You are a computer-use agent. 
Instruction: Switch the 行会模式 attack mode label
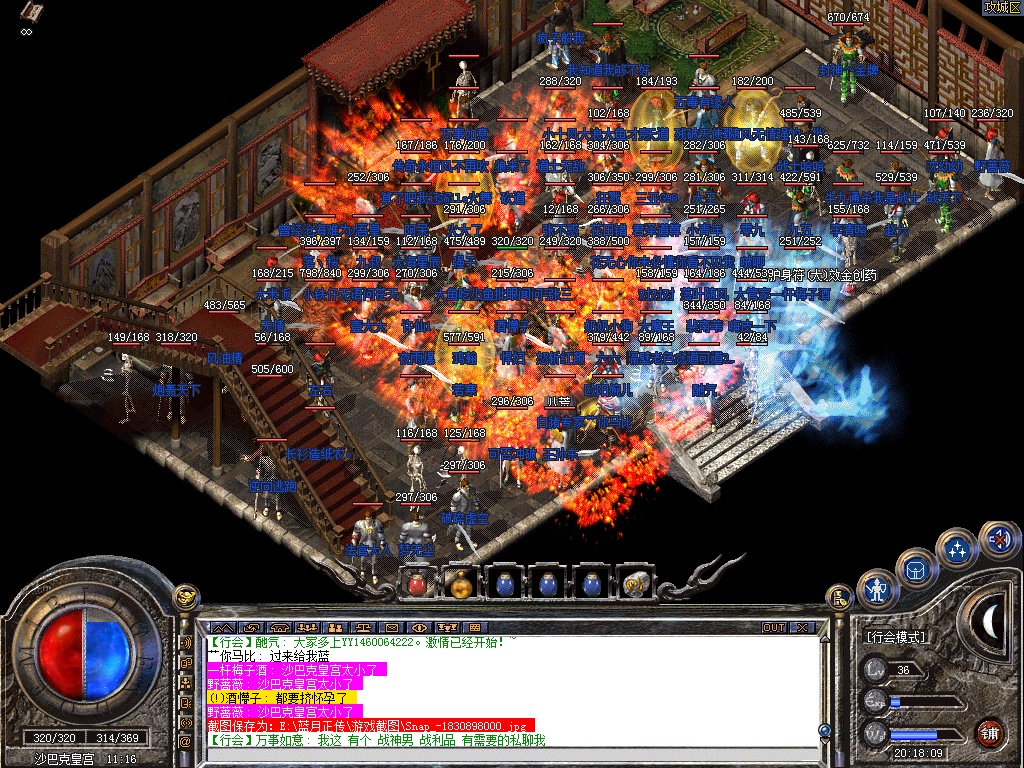pos(897,637)
